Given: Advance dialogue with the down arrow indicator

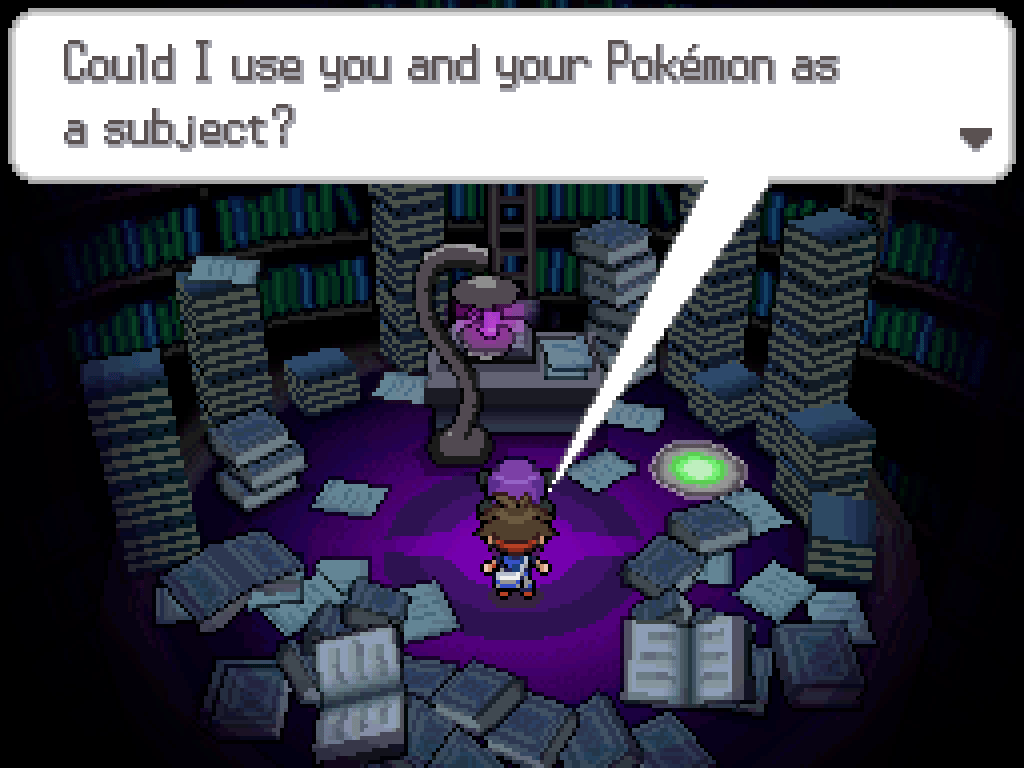Looking at the screenshot, I should pos(974,138).
